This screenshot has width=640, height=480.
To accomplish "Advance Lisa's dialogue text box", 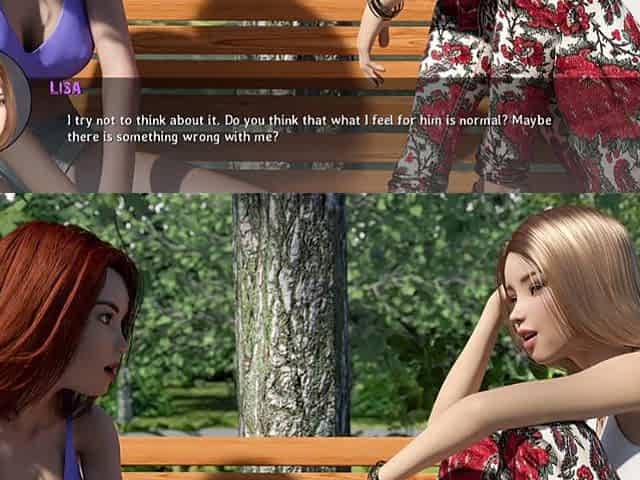I will [310, 130].
